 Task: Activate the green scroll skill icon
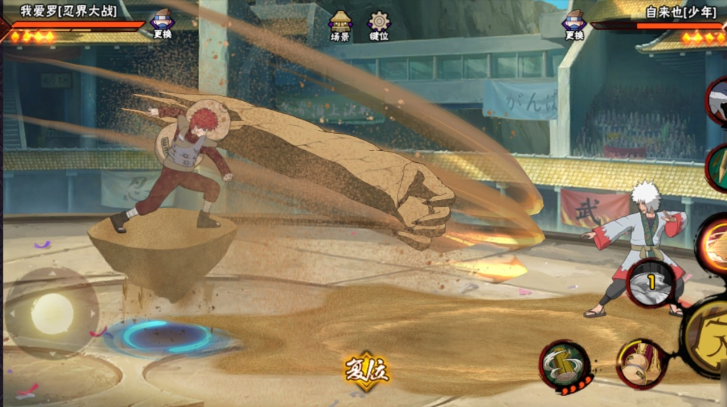coord(563,363)
